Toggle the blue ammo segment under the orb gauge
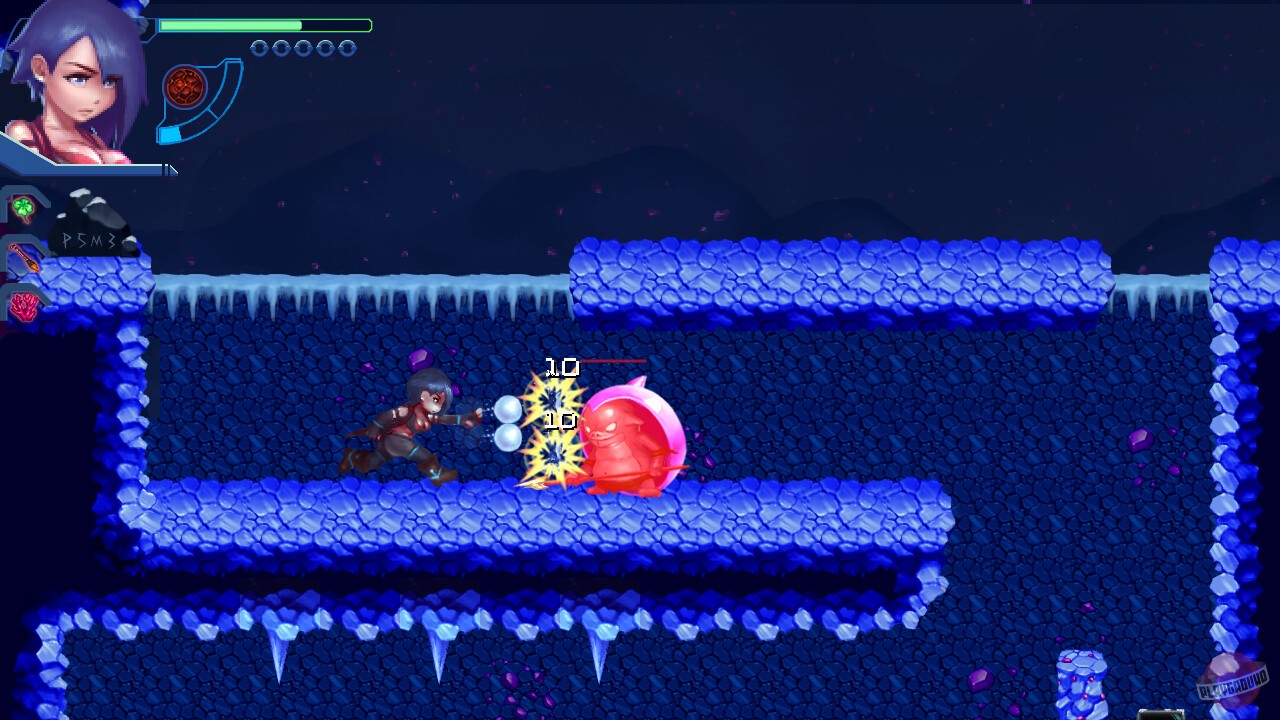 pyautogui.click(x=170, y=133)
